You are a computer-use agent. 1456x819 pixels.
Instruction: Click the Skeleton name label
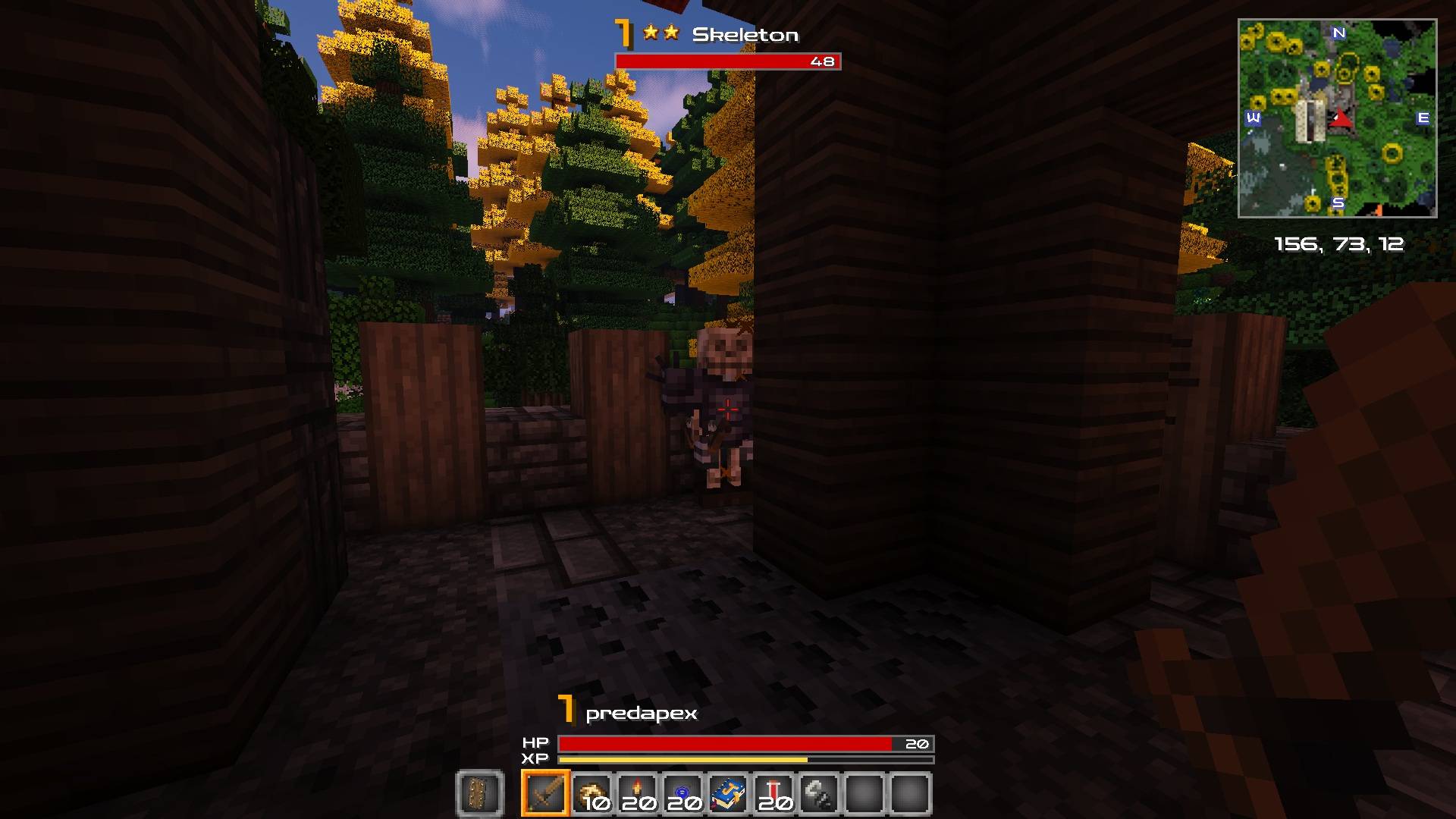coord(746,35)
